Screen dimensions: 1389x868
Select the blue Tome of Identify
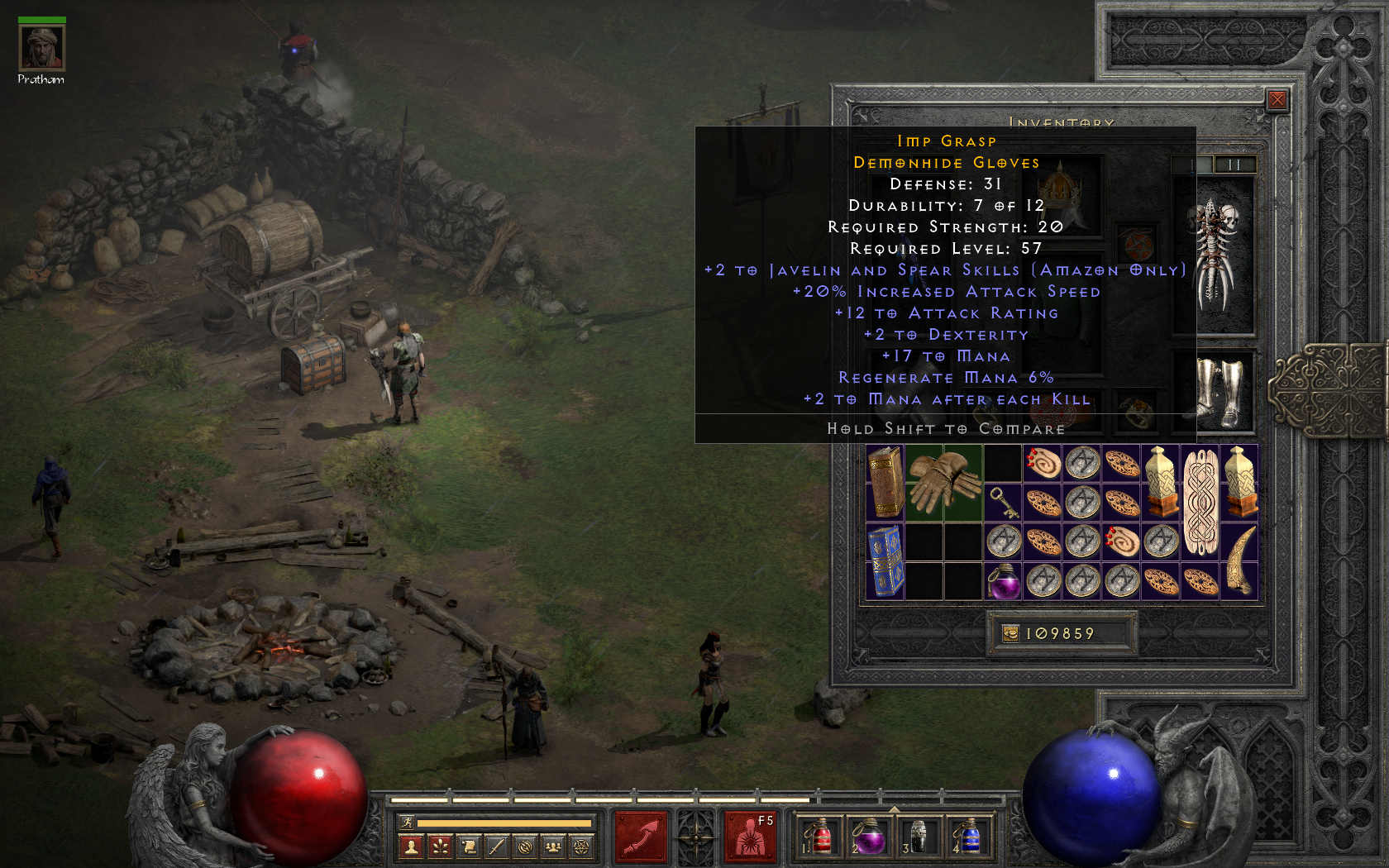click(x=885, y=561)
